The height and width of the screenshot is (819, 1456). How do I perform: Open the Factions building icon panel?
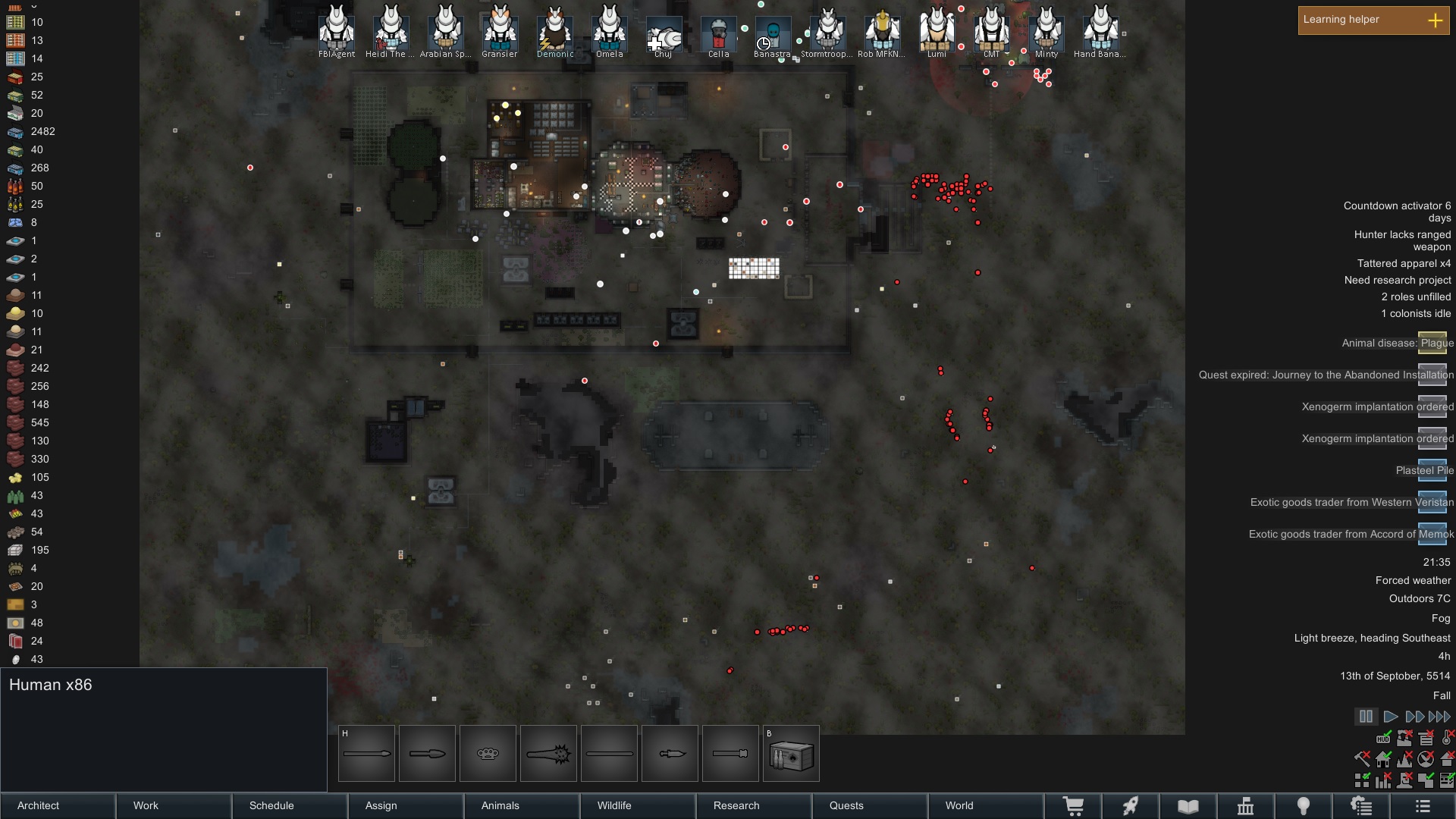pyautogui.click(x=1244, y=806)
